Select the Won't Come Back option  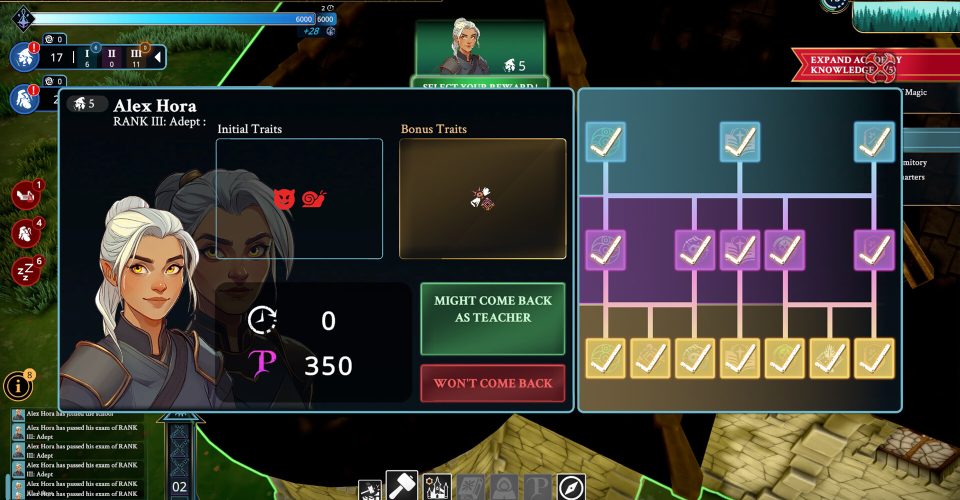click(494, 383)
